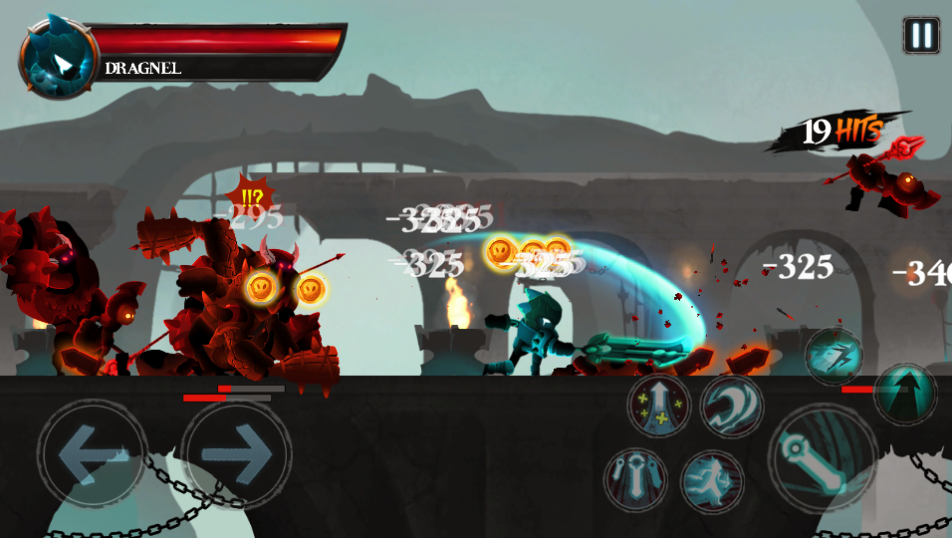Activate the healing arrow skill with plus signs

click(659, 406)
